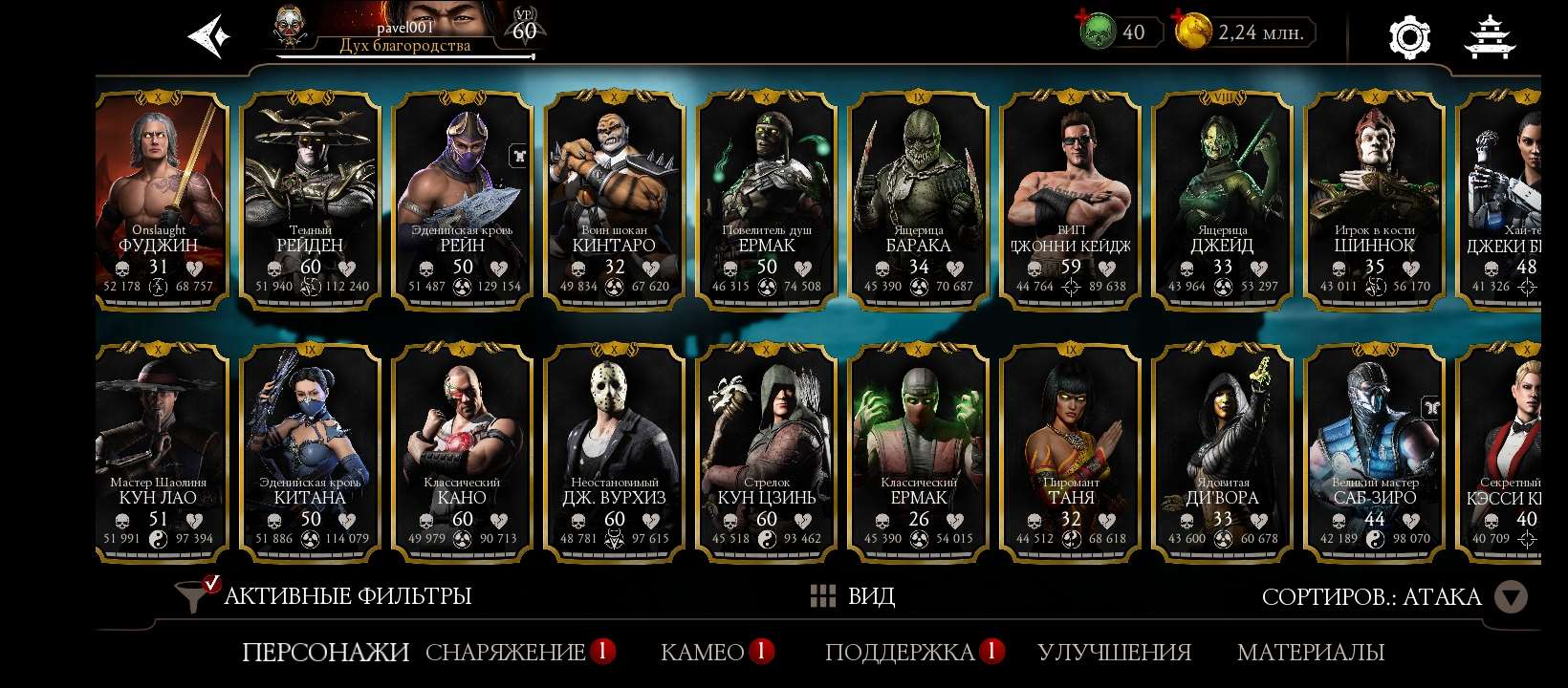Click the green souls currency icon
This screenshot has height=688, width=1568.
click(1100, 31)
